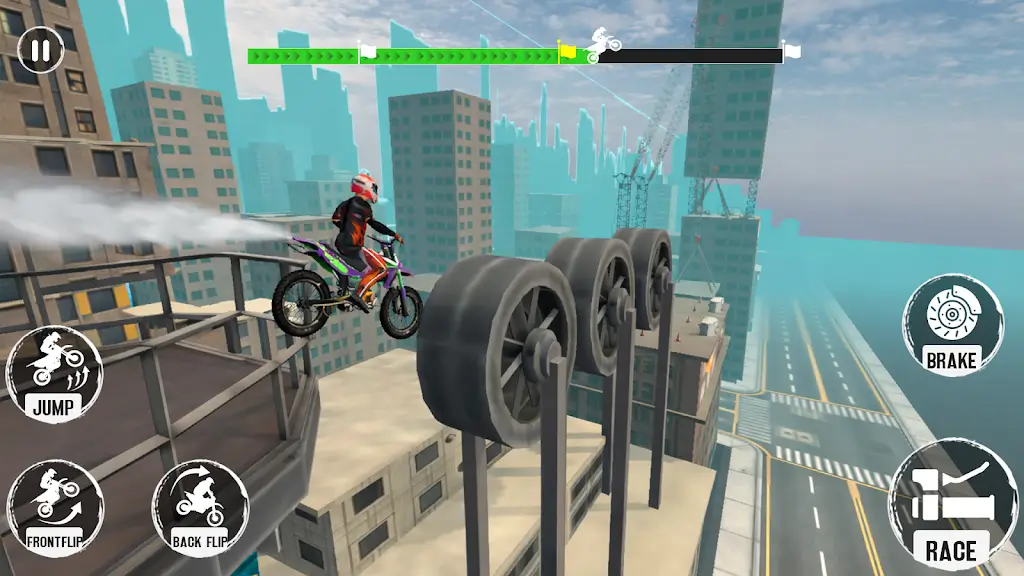Screen dimensions: 1024x576
Task: Hit the BRAKE disc button
Action: [951, 326]
